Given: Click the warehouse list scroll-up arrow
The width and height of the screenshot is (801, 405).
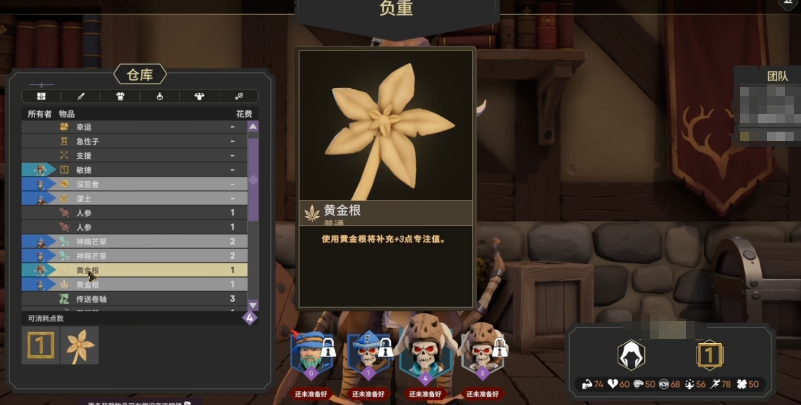Looking at the screenshot, I should click(252, 127).
